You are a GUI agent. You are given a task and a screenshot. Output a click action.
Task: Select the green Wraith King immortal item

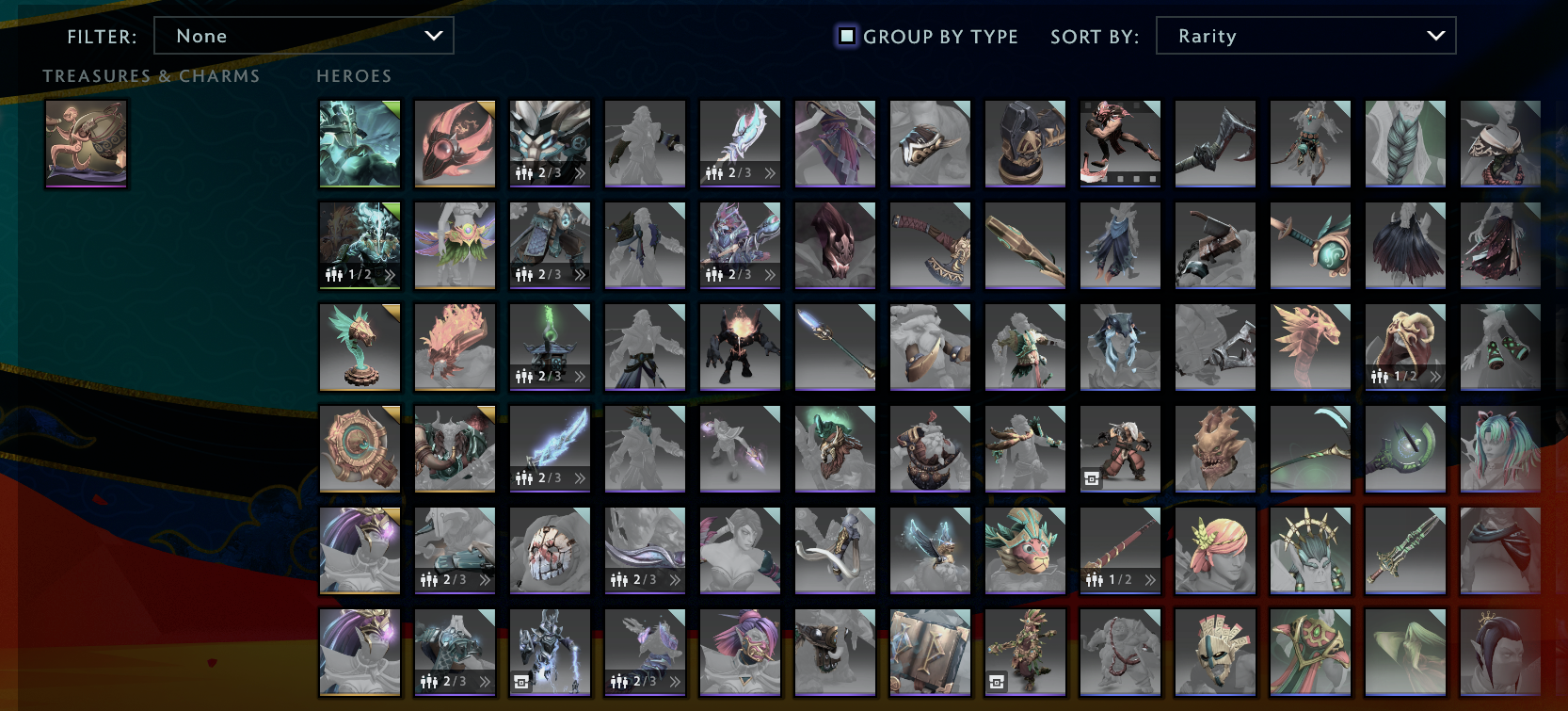359,143
